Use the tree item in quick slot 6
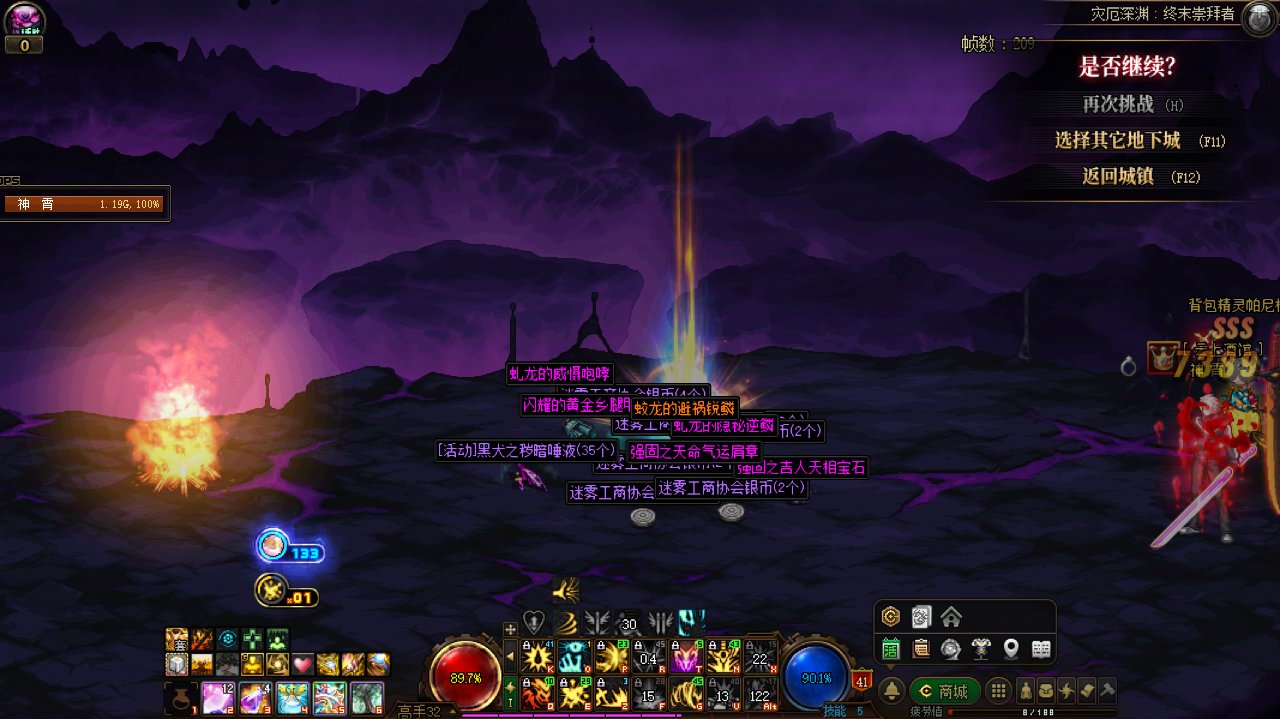 [x=366, y=696]
